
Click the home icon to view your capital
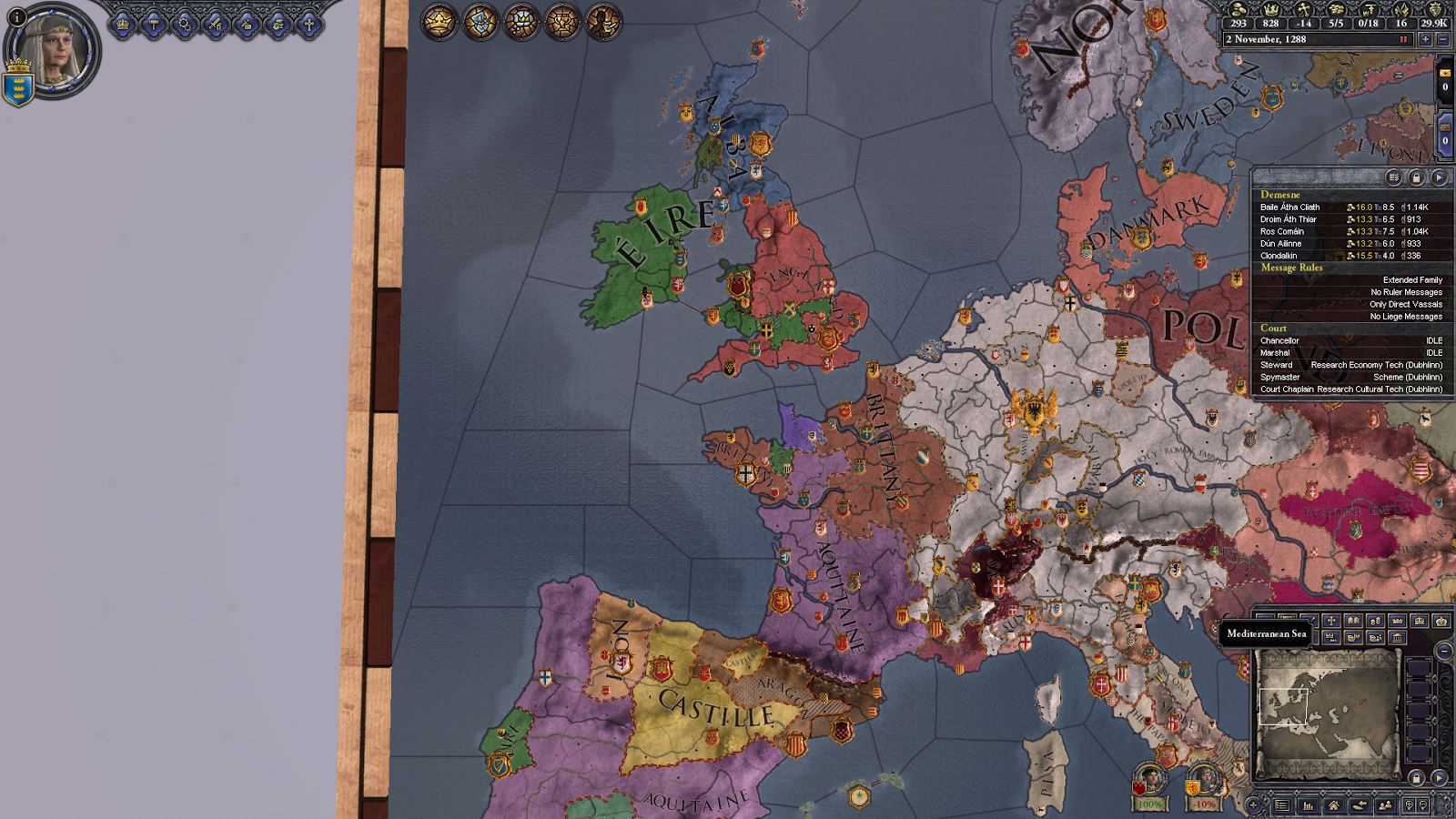[x=1334, y=804]
